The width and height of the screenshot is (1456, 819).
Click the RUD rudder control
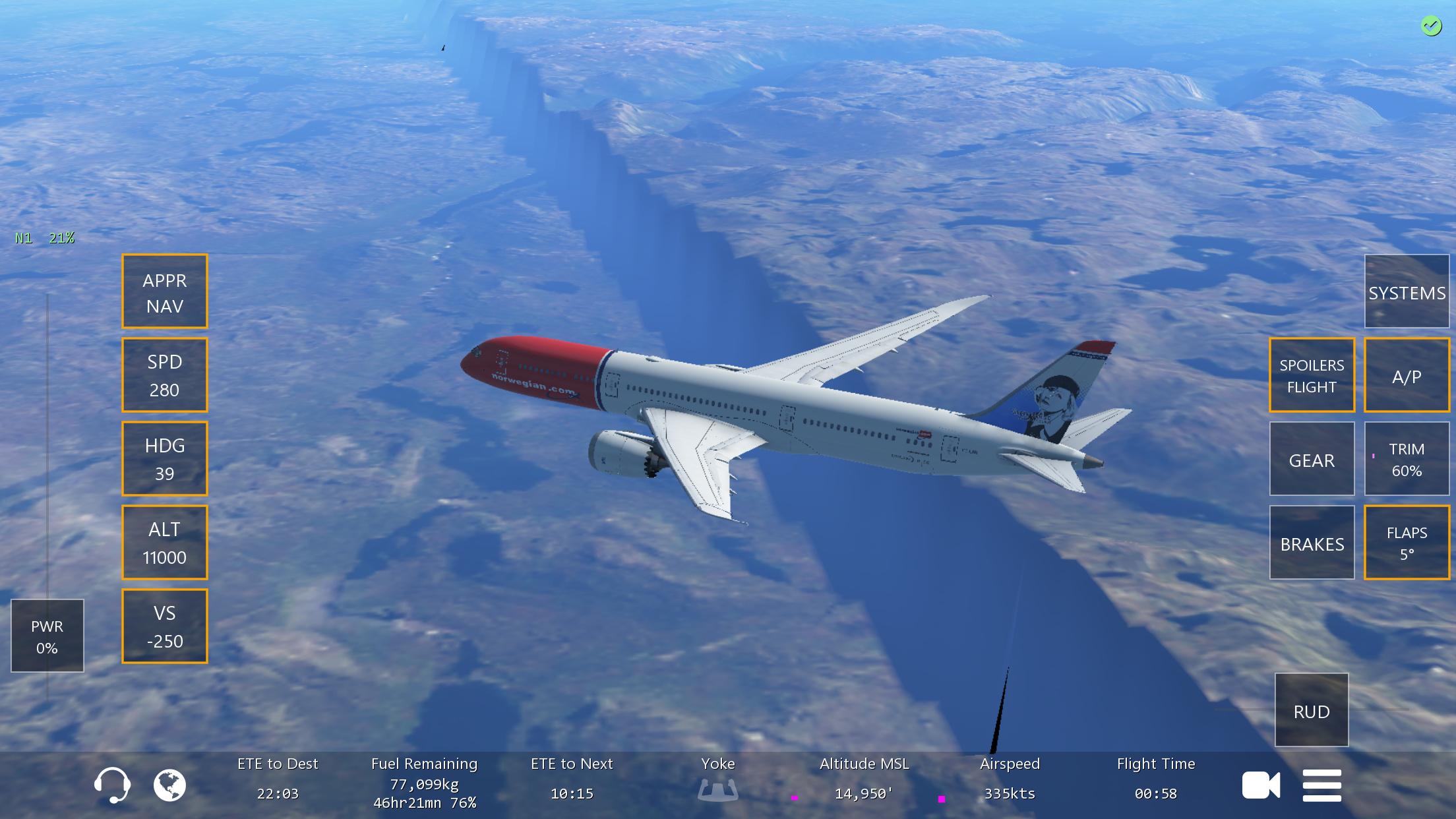(1311, 710)
